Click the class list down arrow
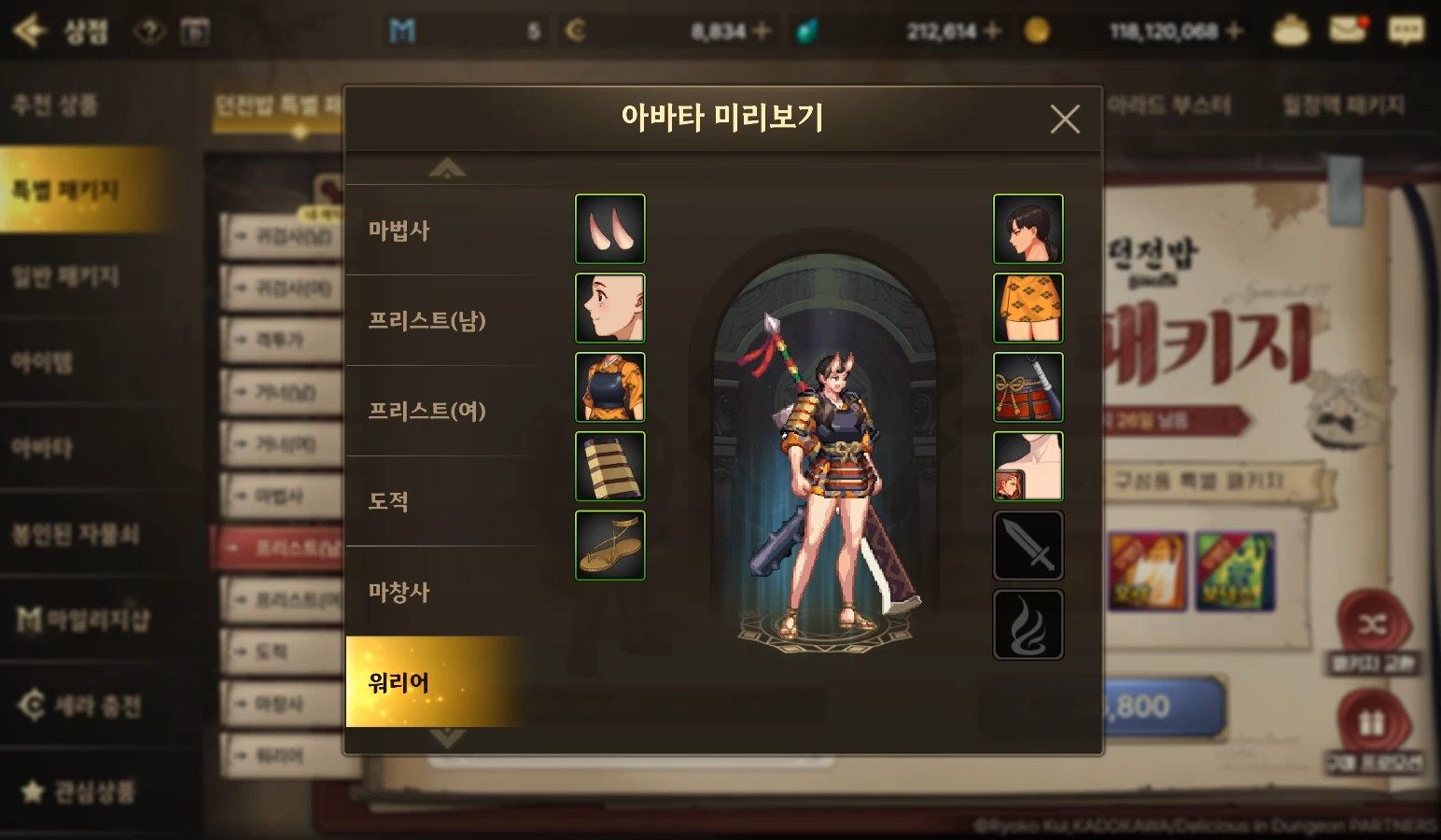This screenshot has height=840, width=1441. (447, 738)
